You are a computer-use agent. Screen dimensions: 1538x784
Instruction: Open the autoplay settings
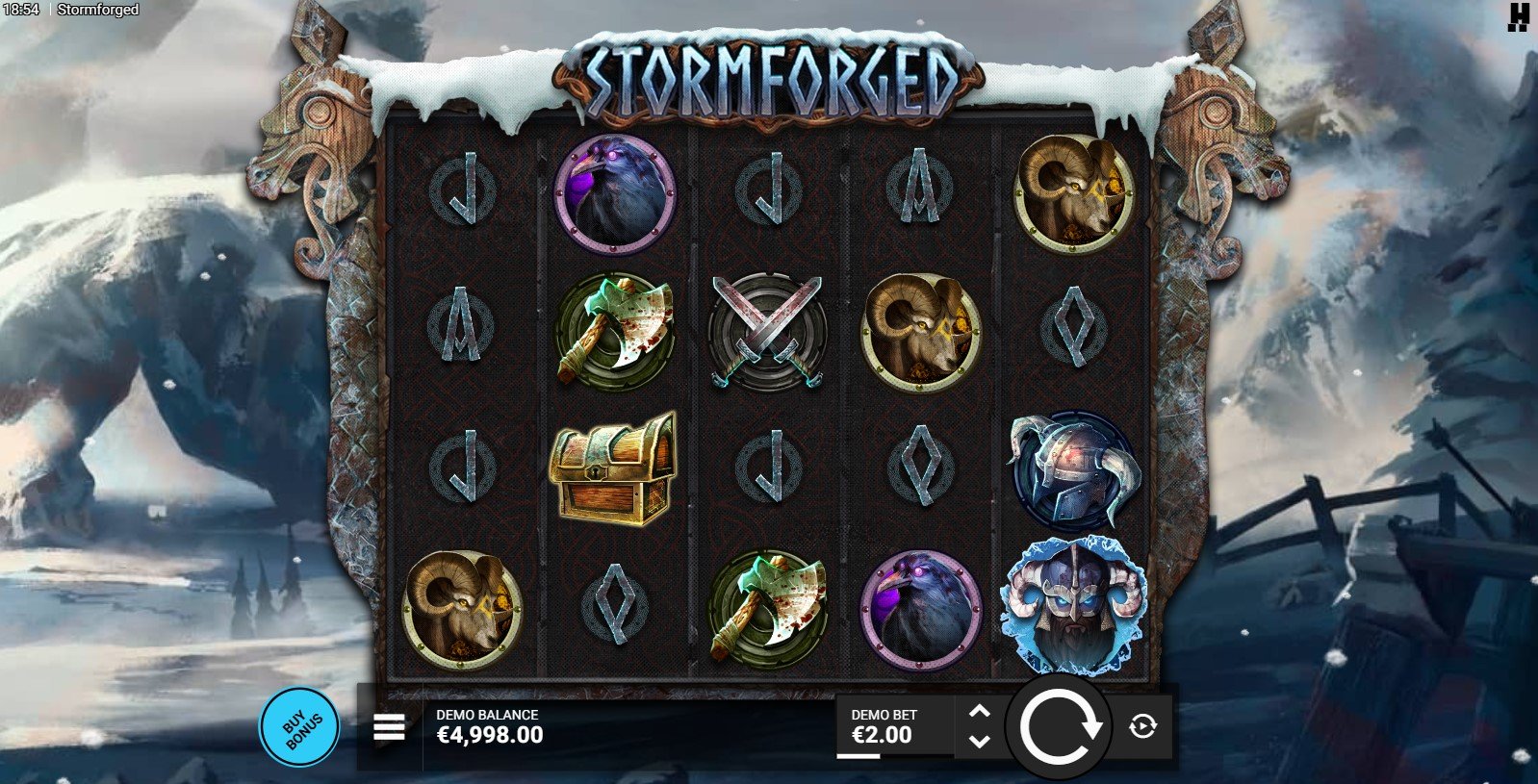click(x=1142, y=726)
